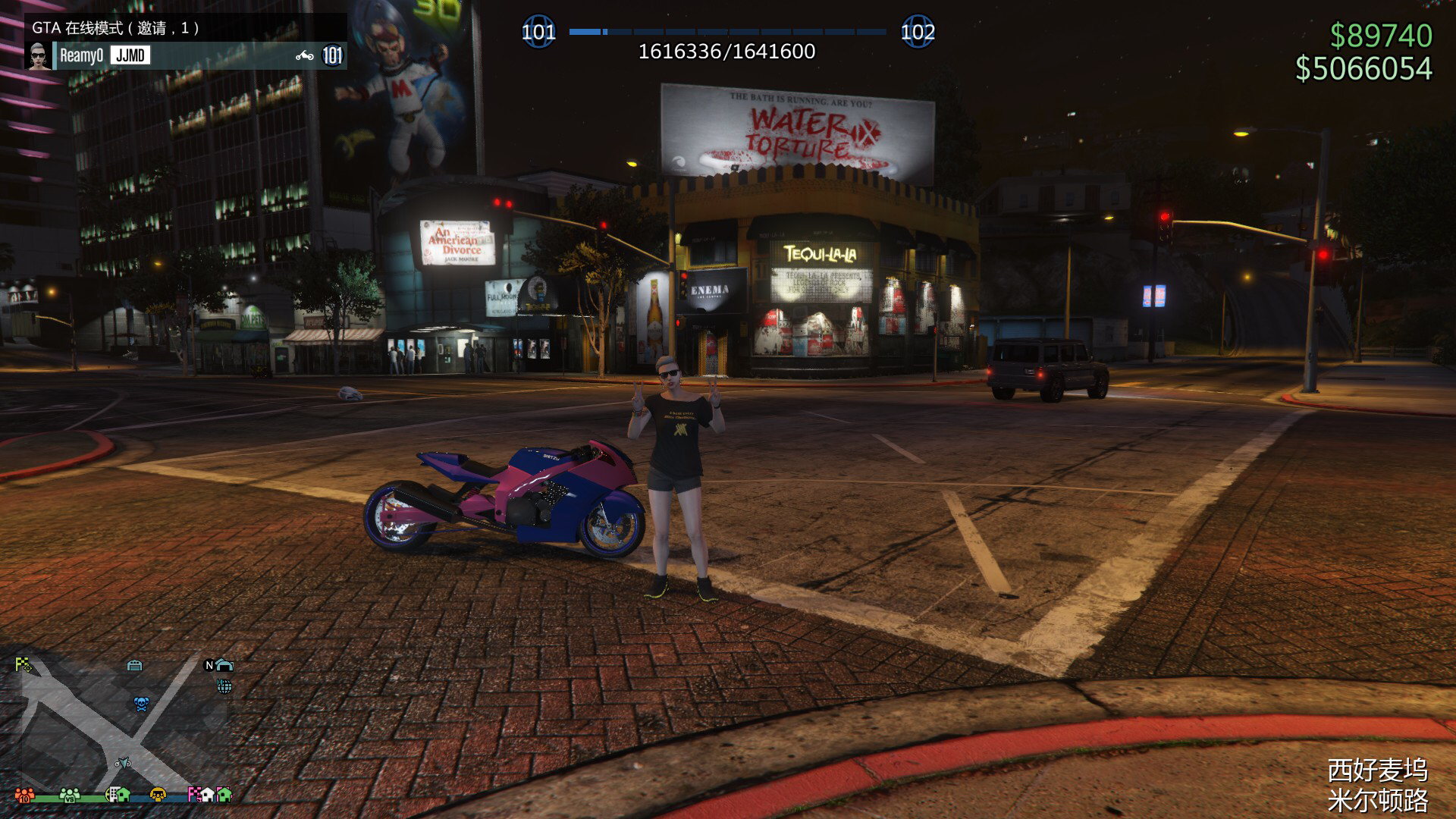Select the orange group marker numbered 10
Viewport: 1456px width, 819px height.
24,795
